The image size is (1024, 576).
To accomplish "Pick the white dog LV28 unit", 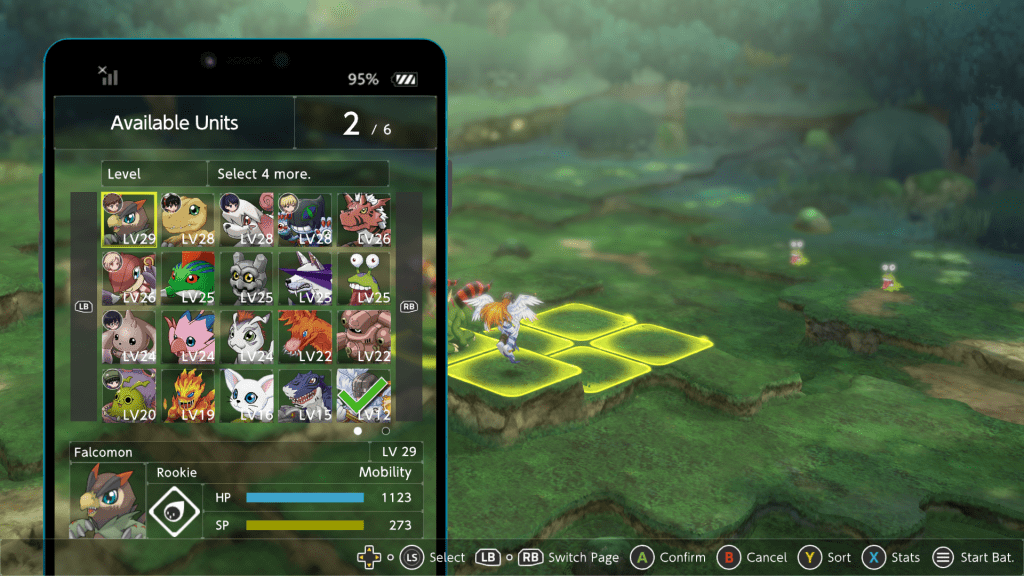I will click(246, 220).
